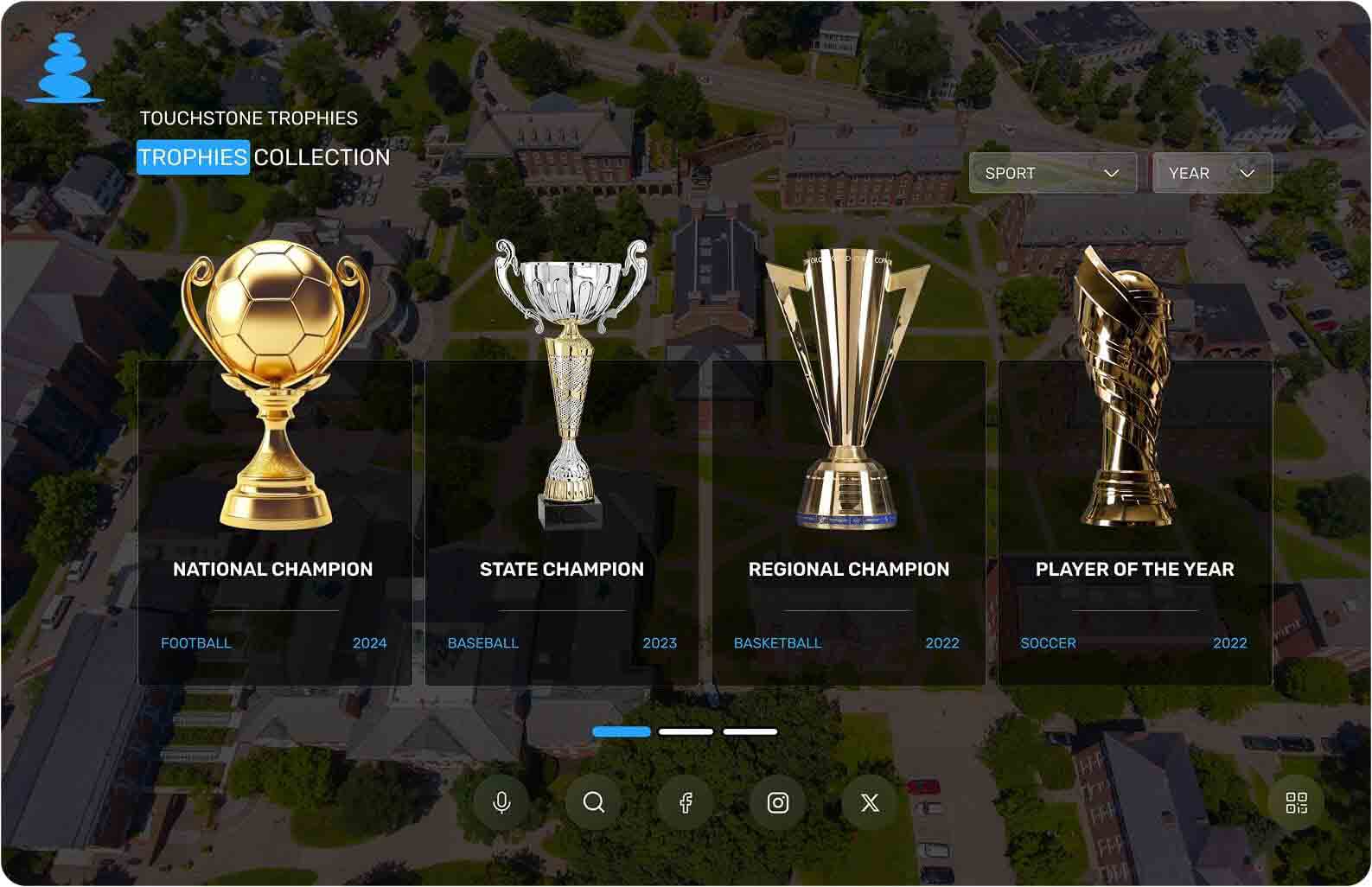Click the 2024 year link on National Champion
The image size is (1372, 887).
370,643
